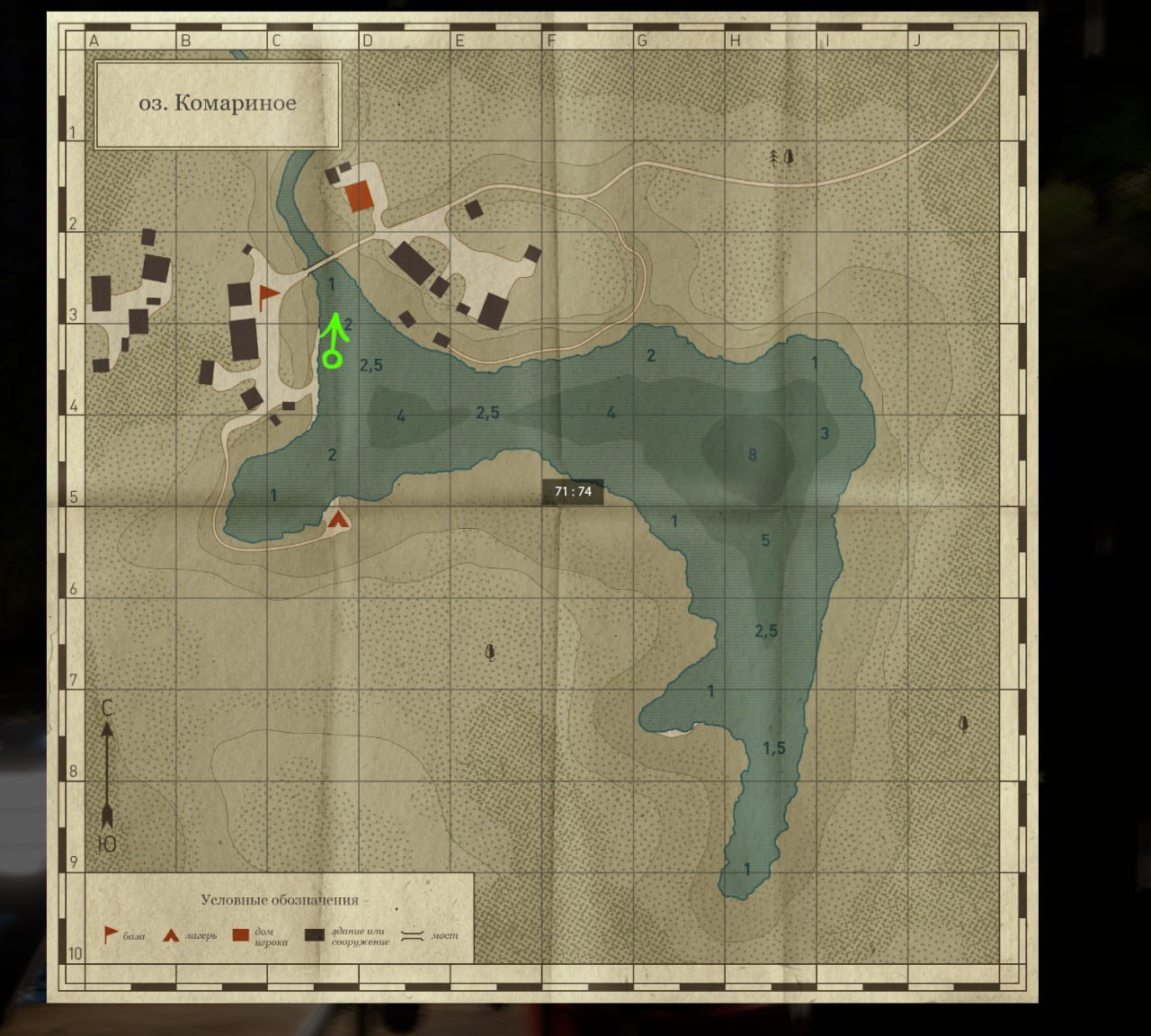Click the orange player house marker

coord(359,195)
